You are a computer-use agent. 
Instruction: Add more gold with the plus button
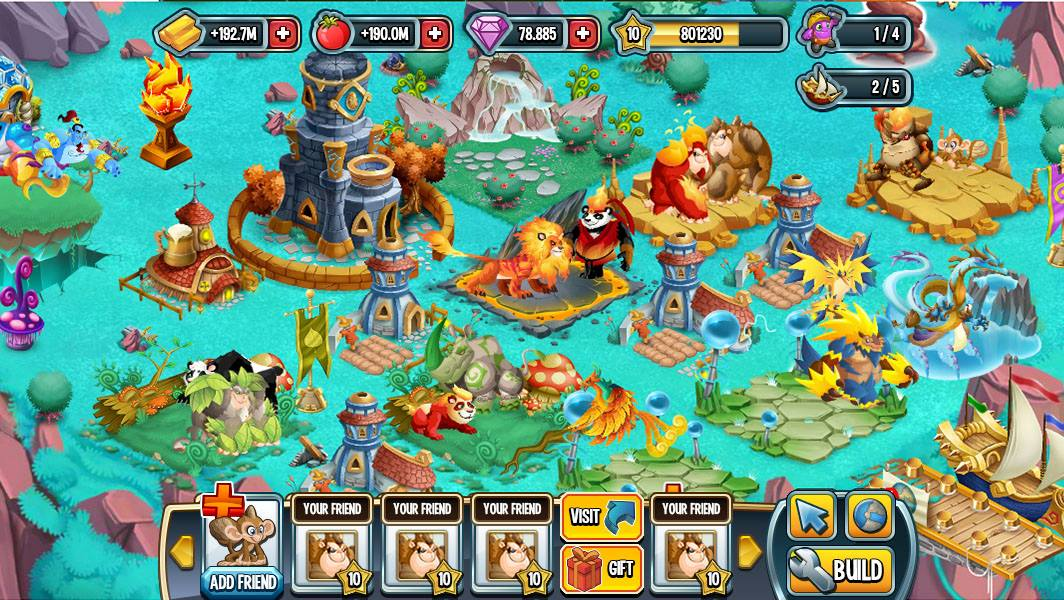click(283, 34)
